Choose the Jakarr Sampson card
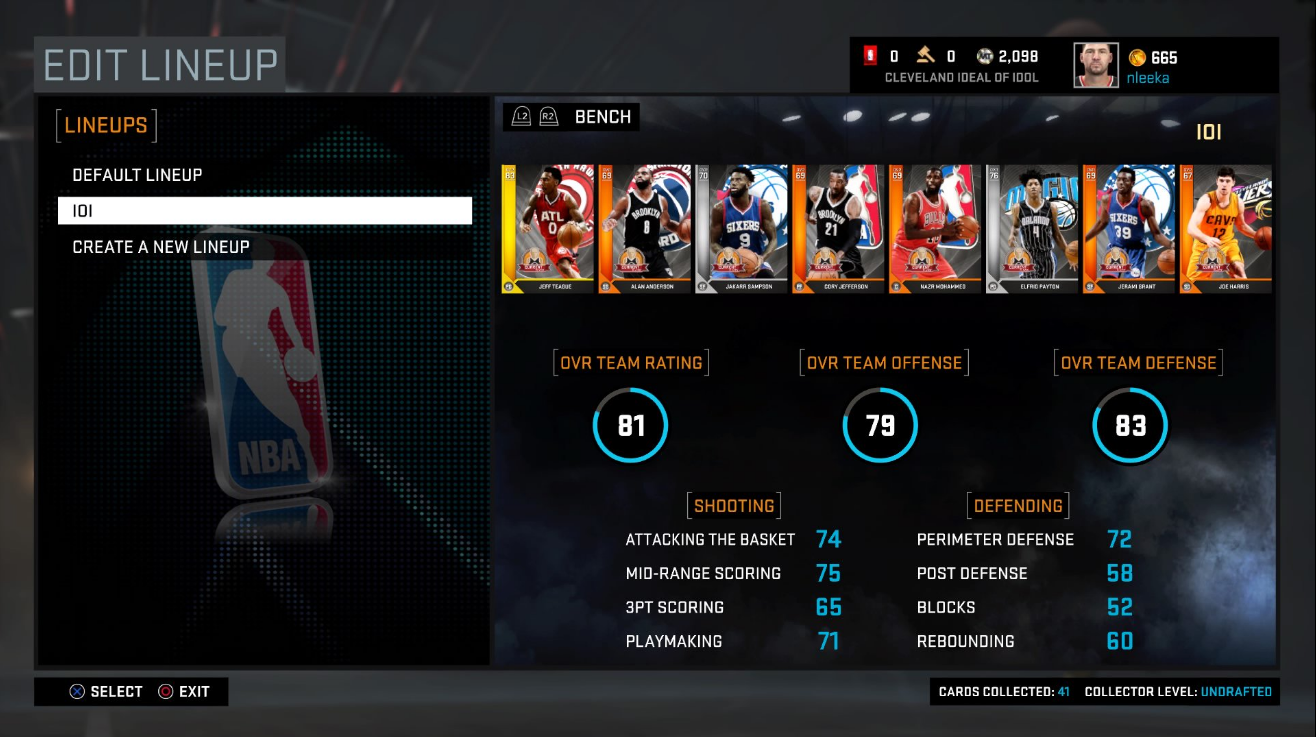This screenshot has height=737, width=1316. pos(741,229)
